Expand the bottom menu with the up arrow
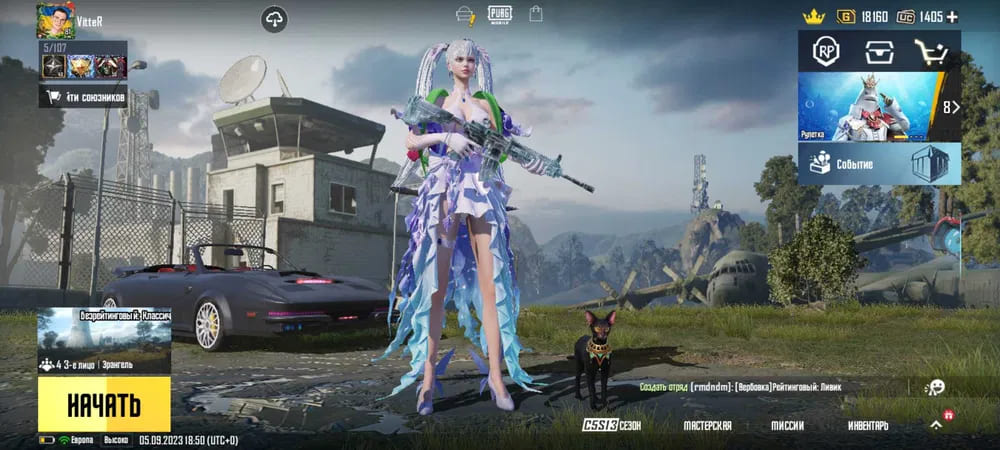 [936, 424]
